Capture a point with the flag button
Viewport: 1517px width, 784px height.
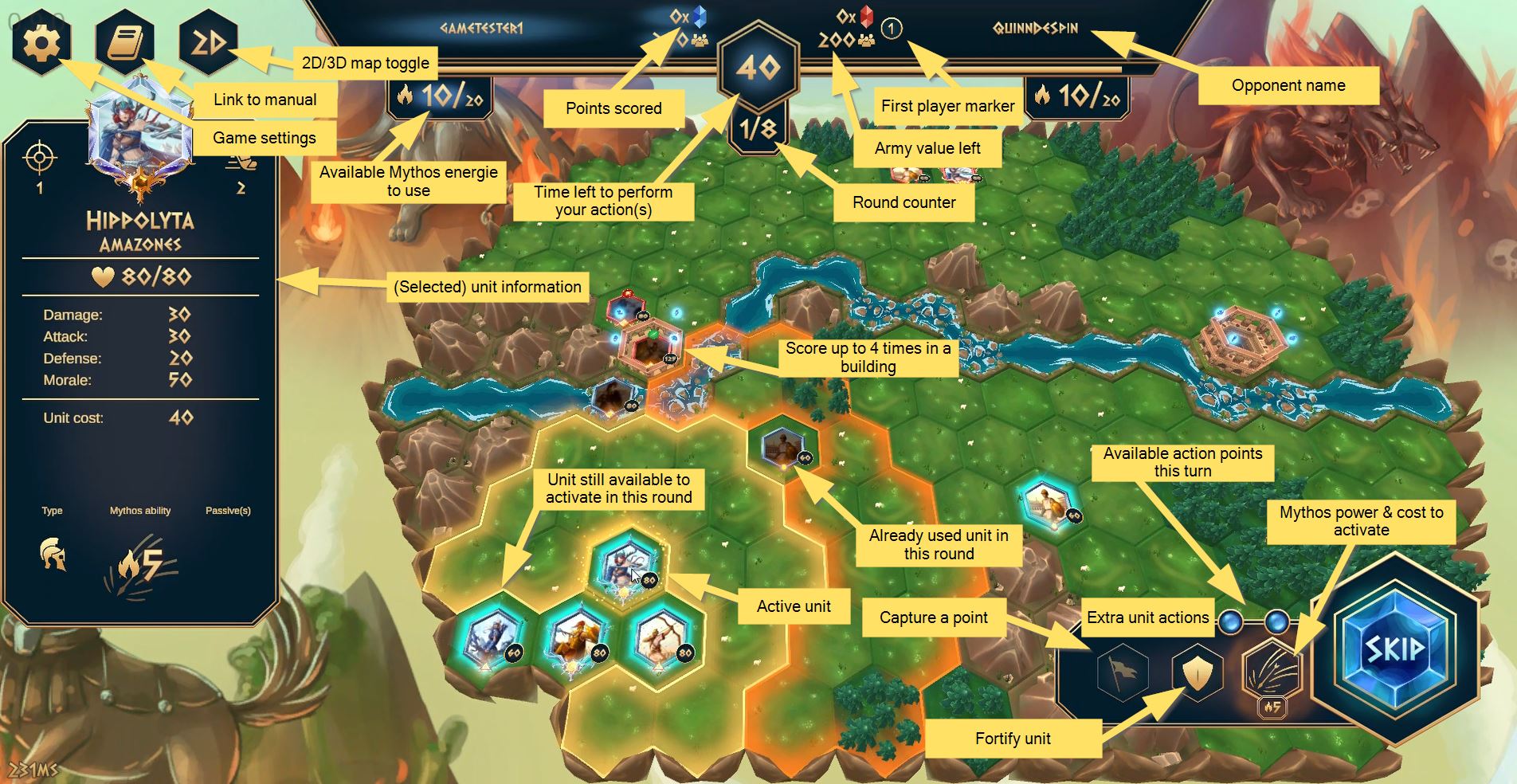pyautogui.click(x=1122, y=674)
